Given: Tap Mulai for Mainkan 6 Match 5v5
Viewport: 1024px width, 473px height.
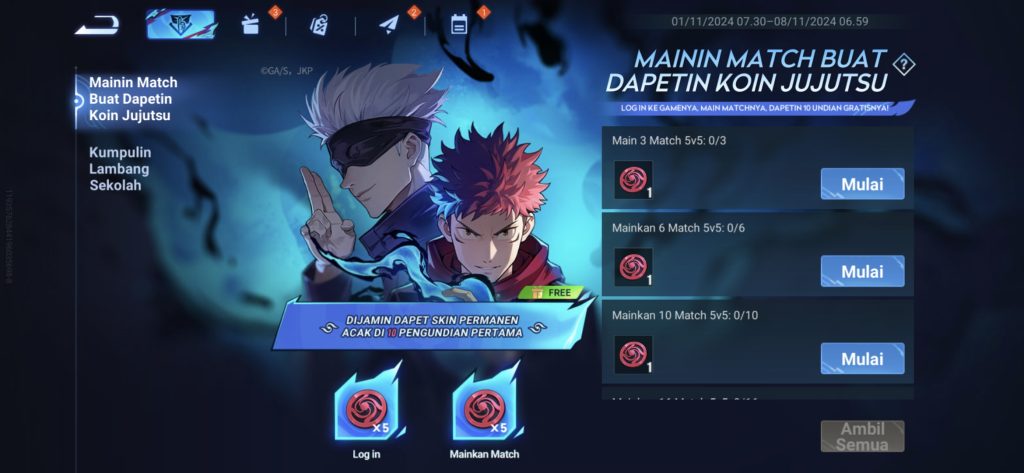Looking at the screenshot, I should coord(862,271).
